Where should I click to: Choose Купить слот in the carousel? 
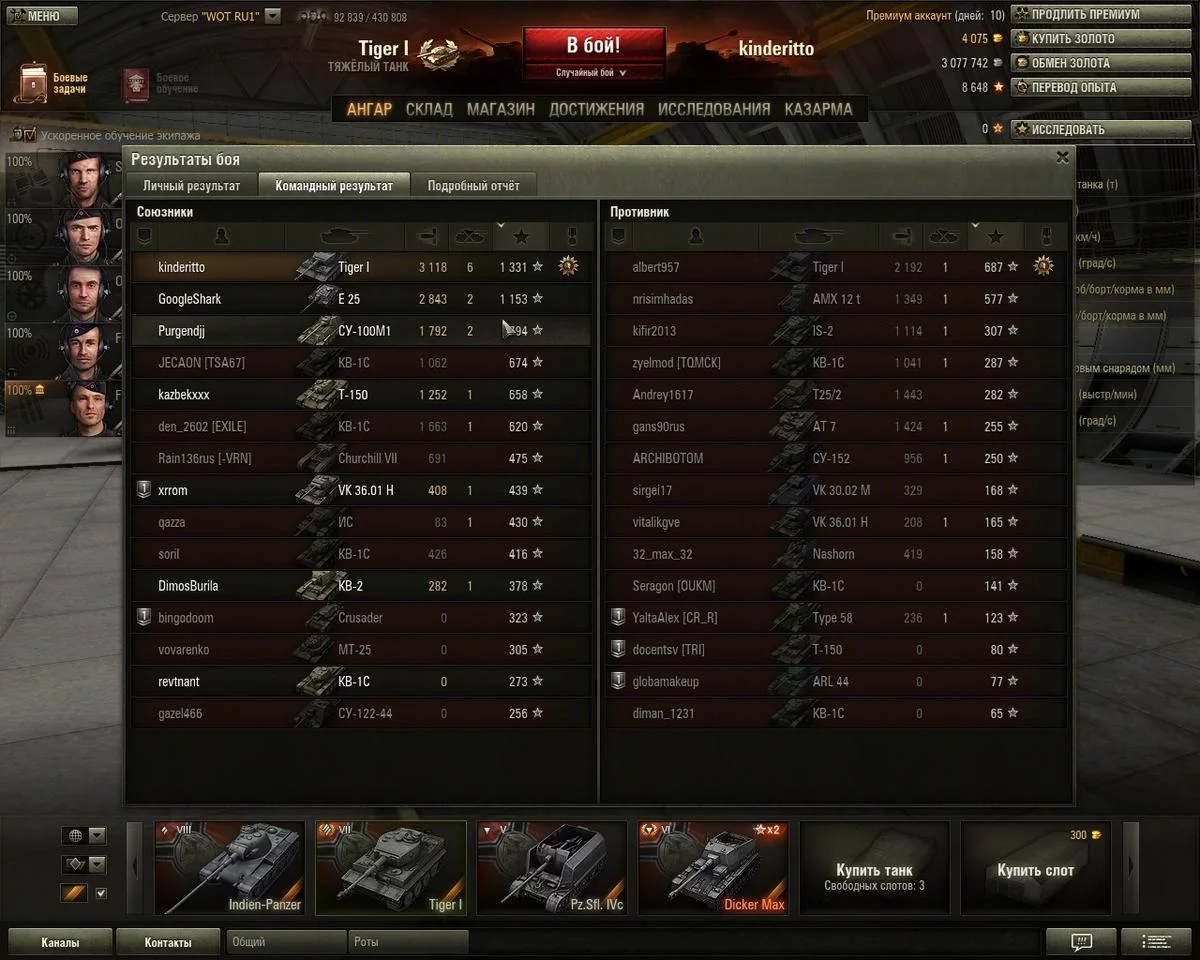[1035, 867]
